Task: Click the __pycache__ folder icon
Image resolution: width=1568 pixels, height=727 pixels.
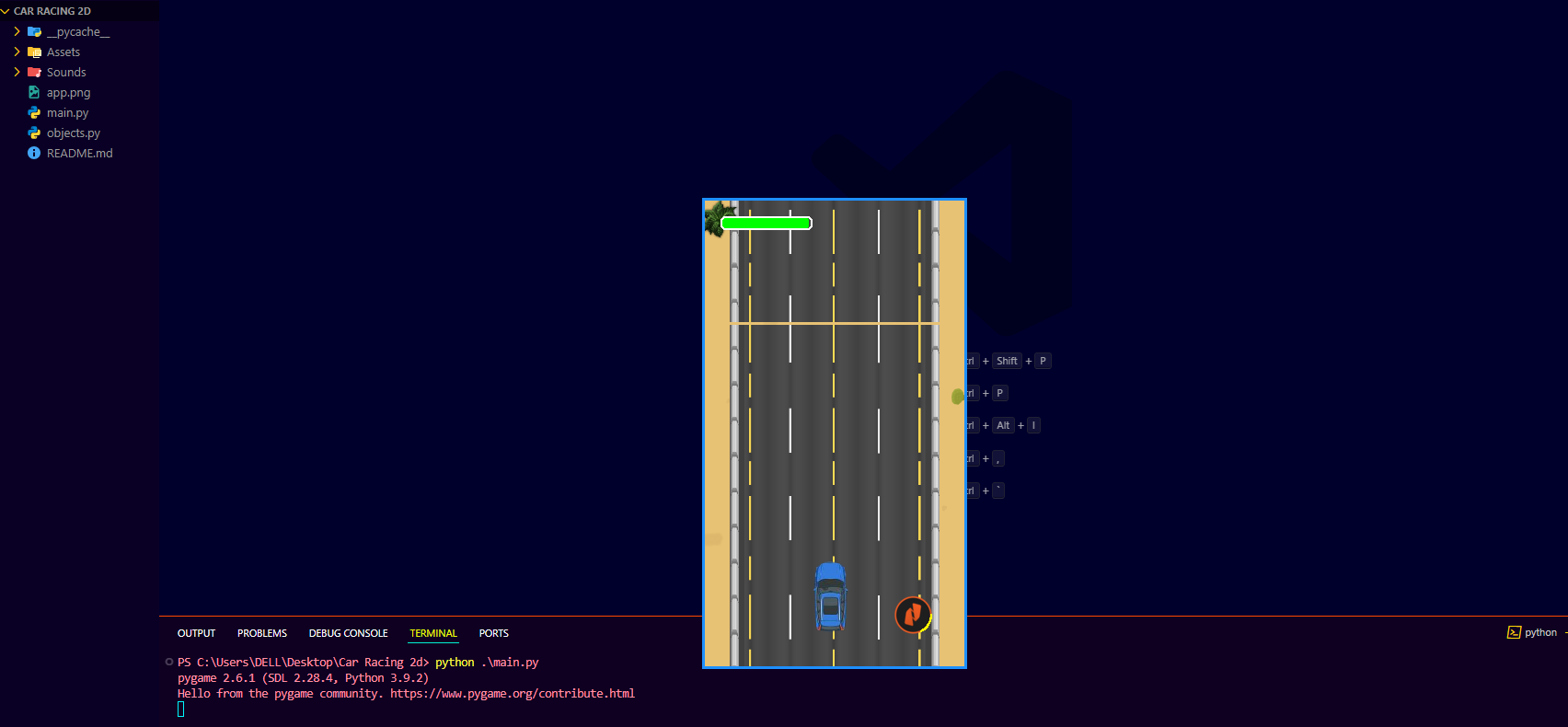Action: (x=33, y=30)
